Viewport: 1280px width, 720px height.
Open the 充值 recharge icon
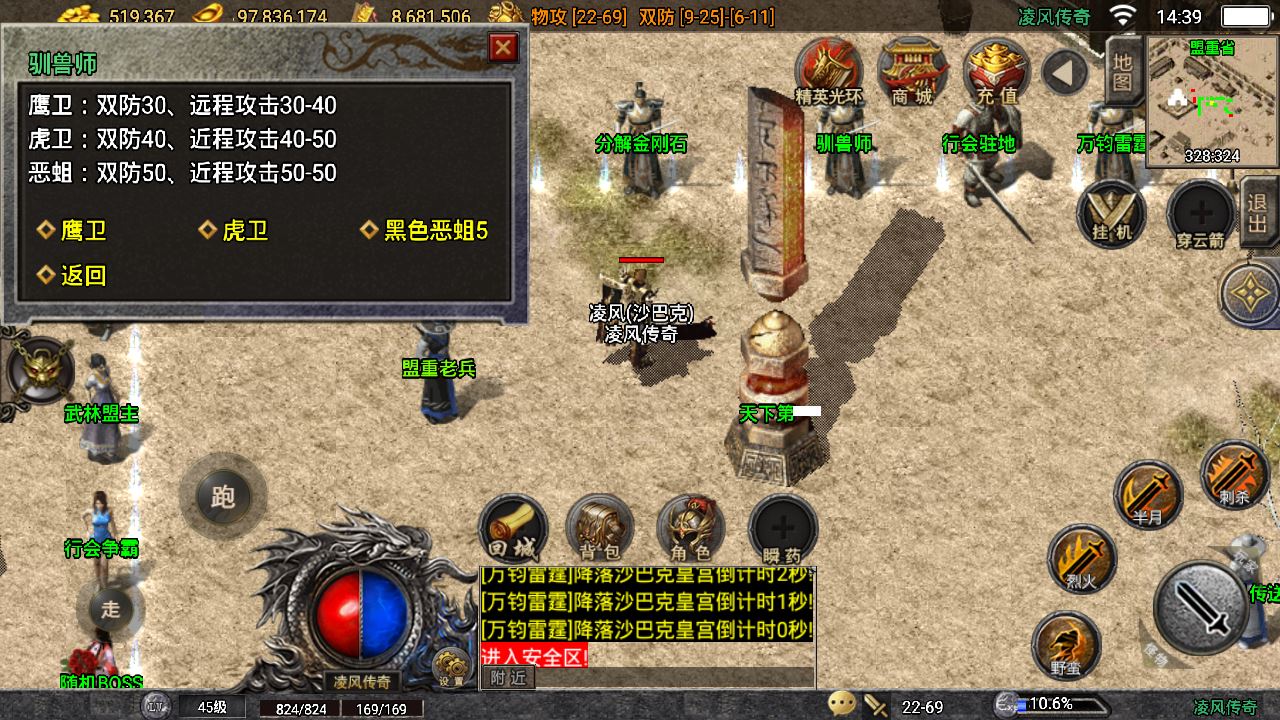pyautogui.click(x=996, y=70)
